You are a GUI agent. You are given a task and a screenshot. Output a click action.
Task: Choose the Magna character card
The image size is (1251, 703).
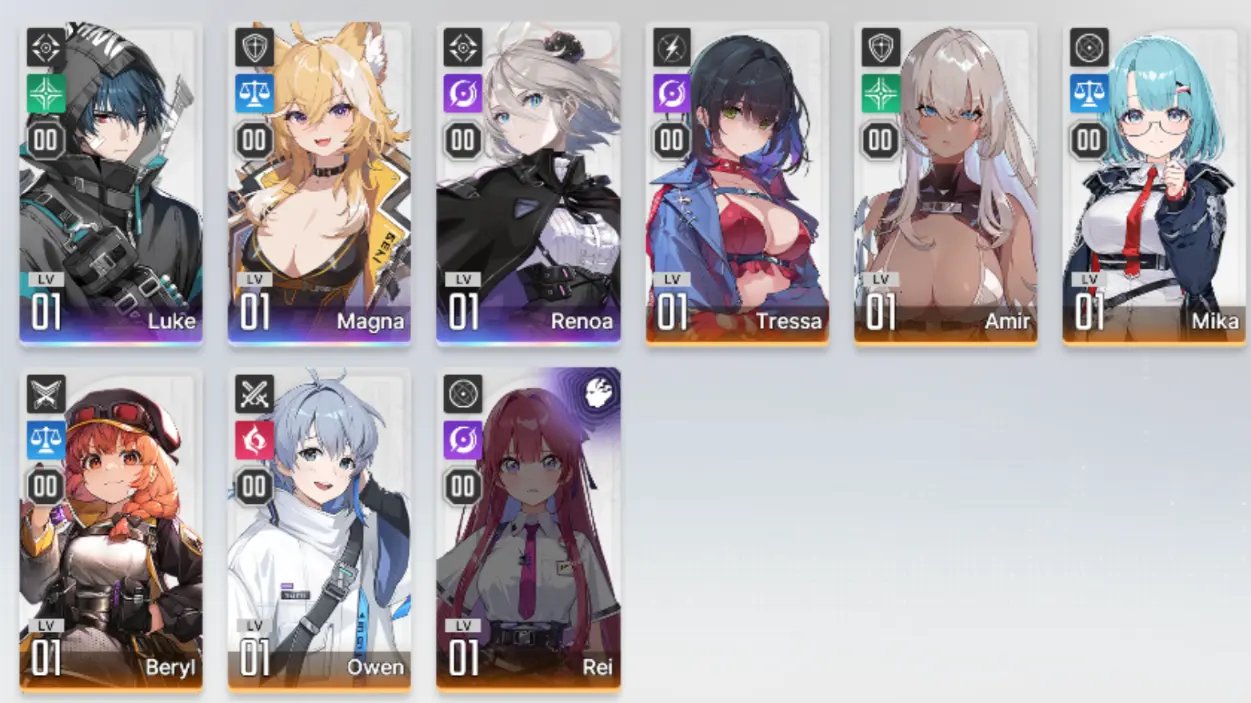[x=319, y=185]
